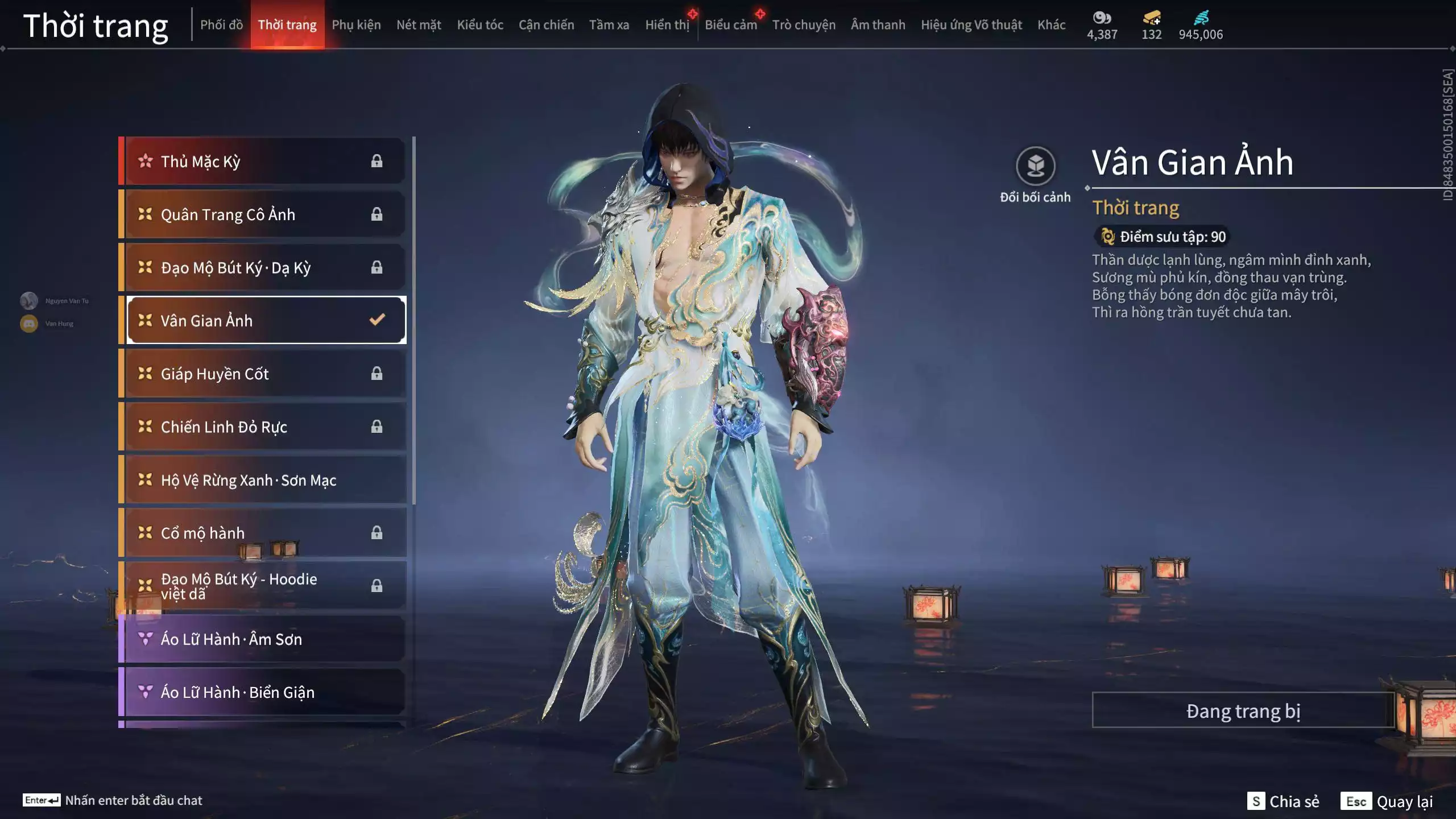Show the Biểu cảm tab
The image size is (1456, 819).
[730, 25]
